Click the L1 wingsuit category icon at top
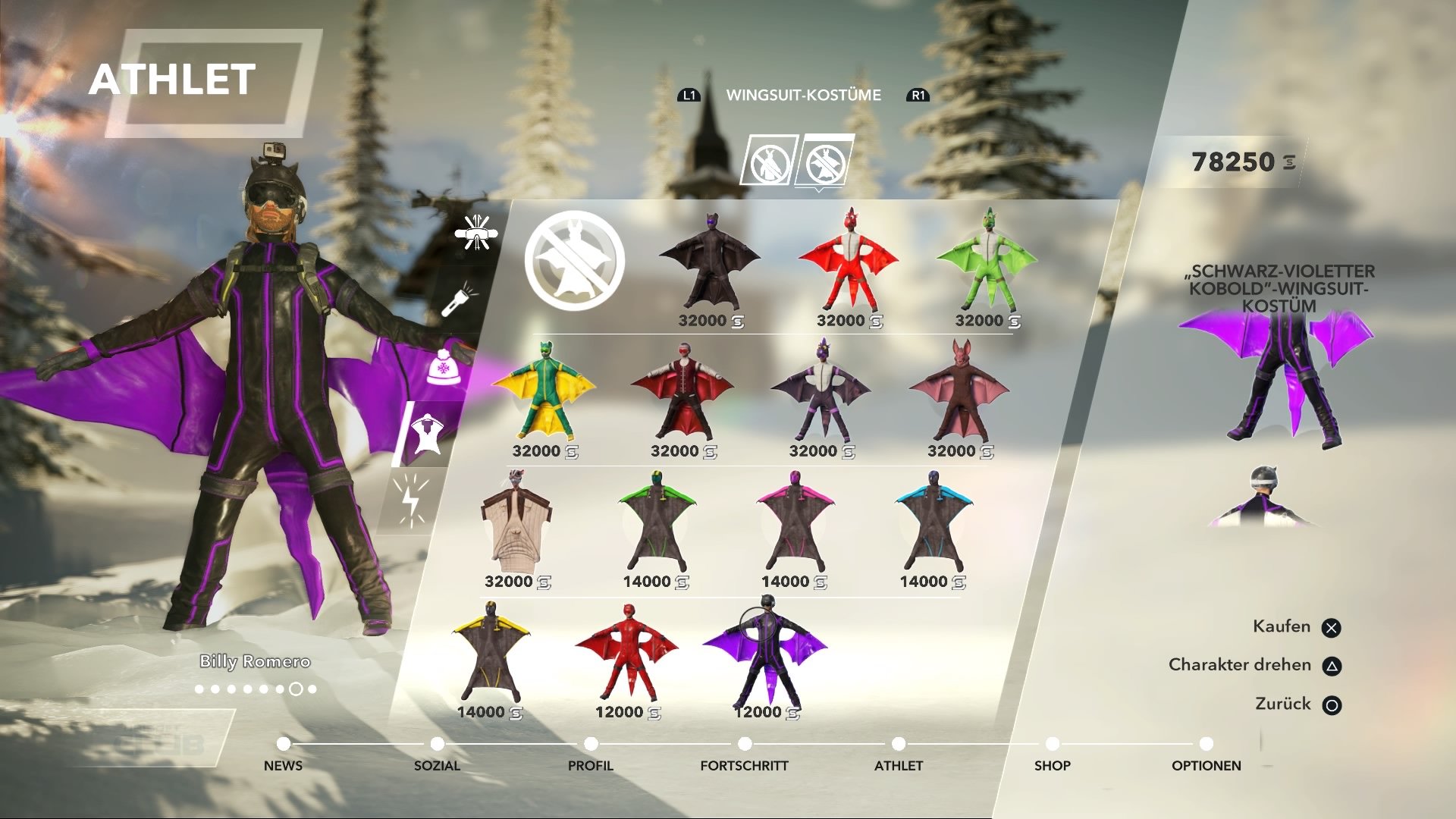Screen dimensions: 1456x819 689,96
